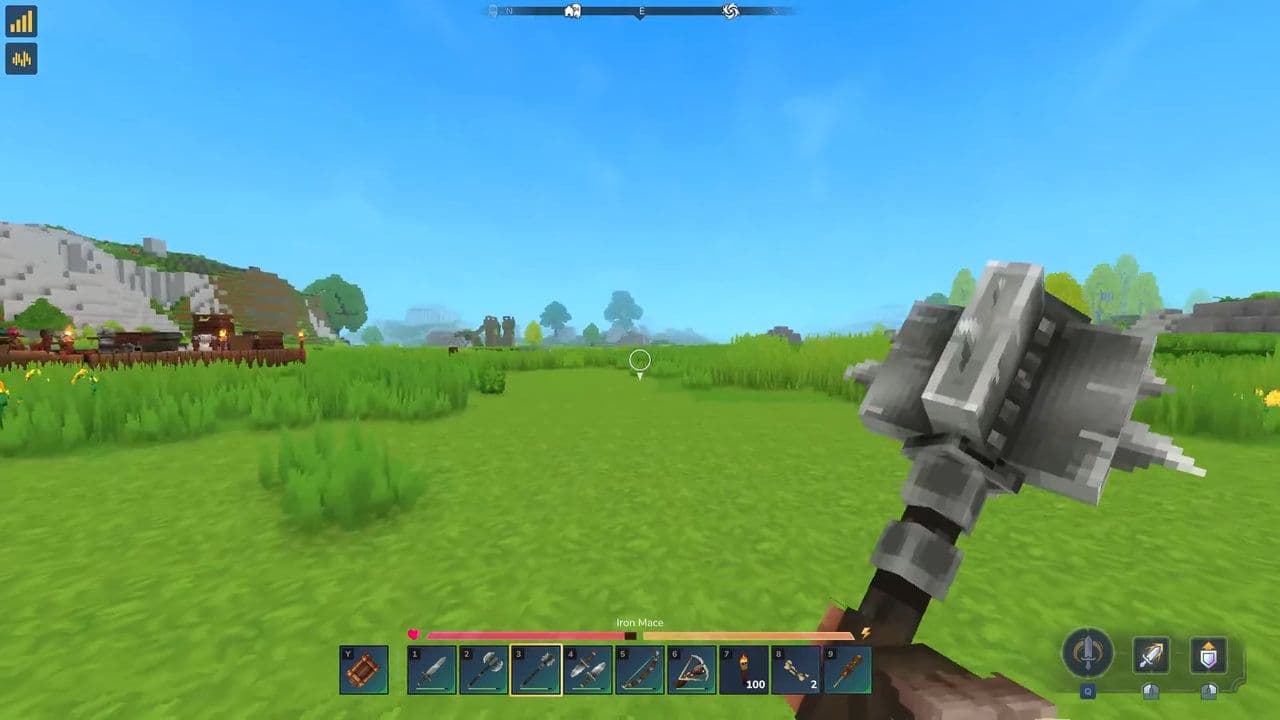This screenshot has height=720, width=1280.
Task: Click the glowing sword attack buff icon
Action: [1150, 655]
